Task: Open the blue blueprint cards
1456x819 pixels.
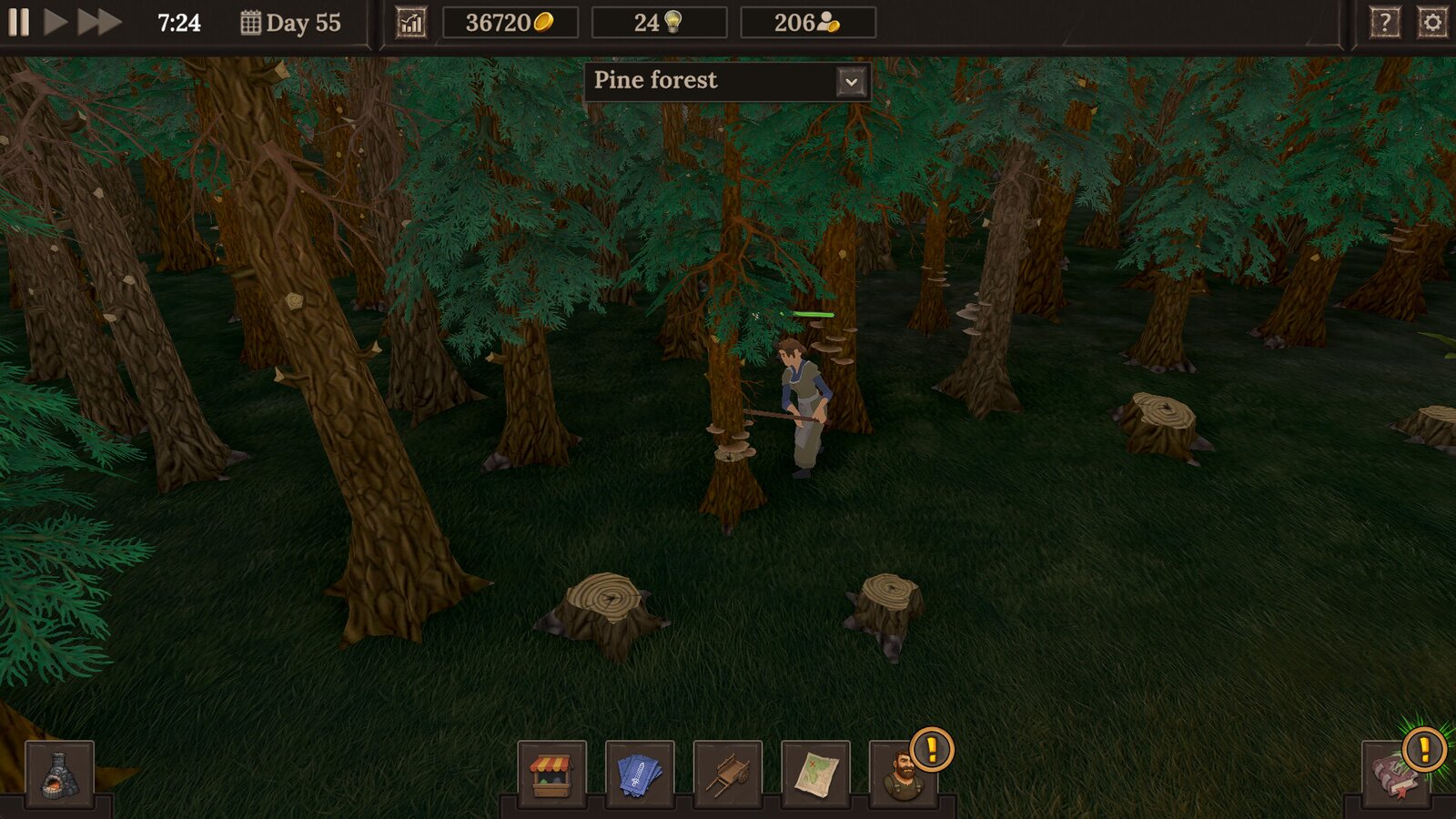Action: point(639,774)
